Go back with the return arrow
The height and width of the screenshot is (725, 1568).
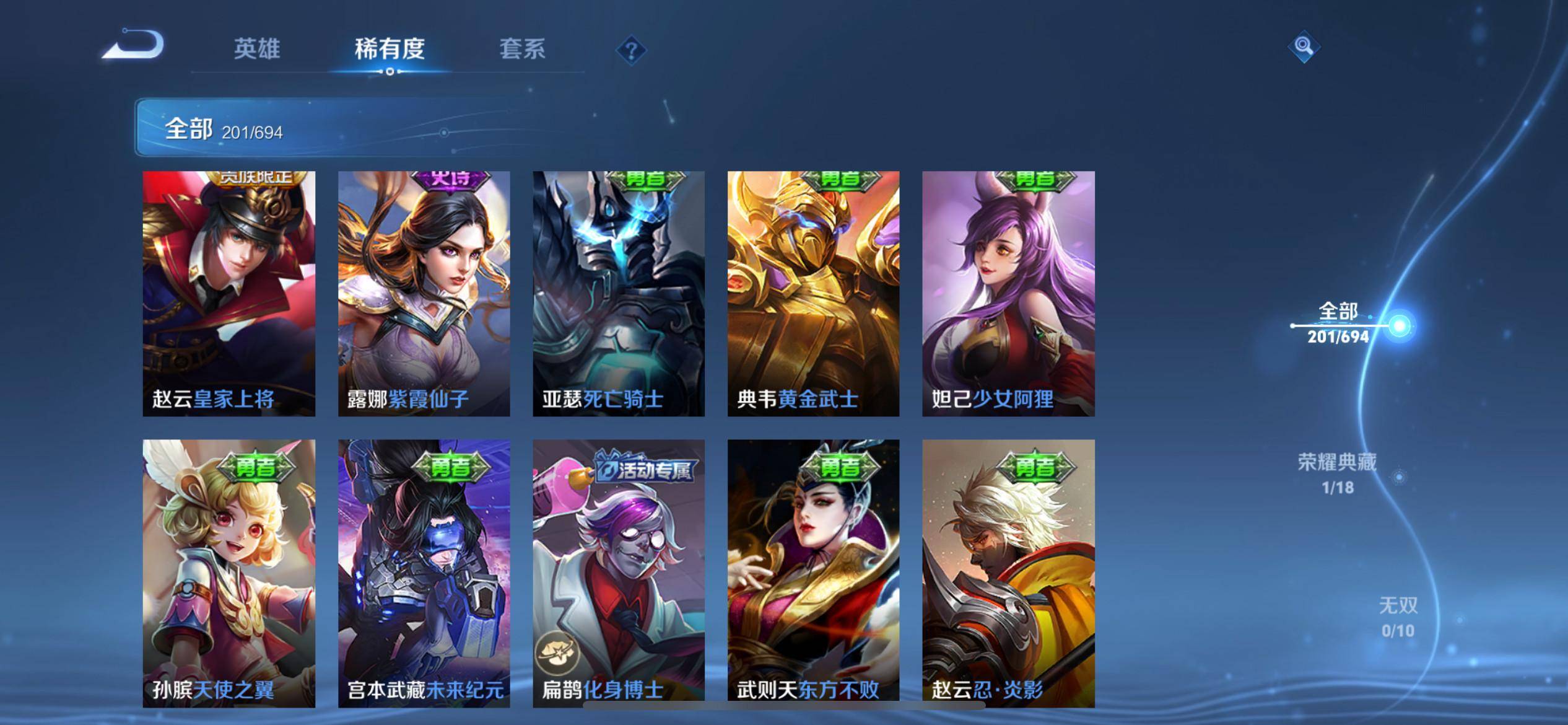[x=133, y=46]
